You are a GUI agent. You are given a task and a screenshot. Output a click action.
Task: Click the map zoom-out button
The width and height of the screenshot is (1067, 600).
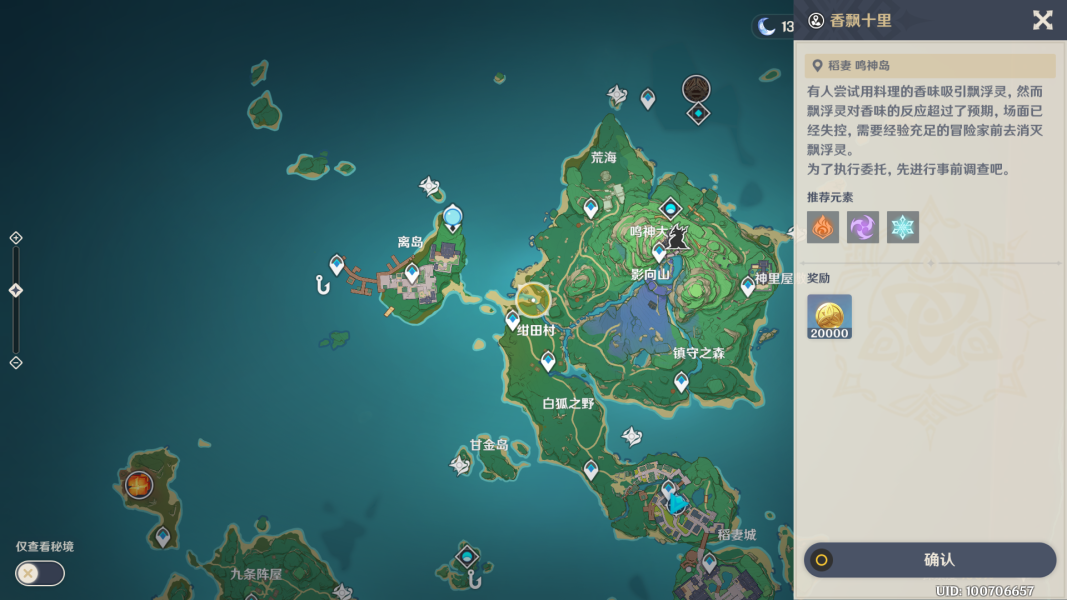click(16, 362)
